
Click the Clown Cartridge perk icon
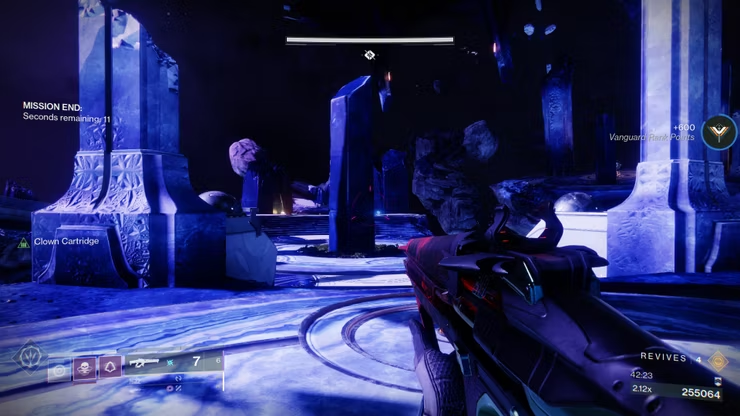(23, 242)
